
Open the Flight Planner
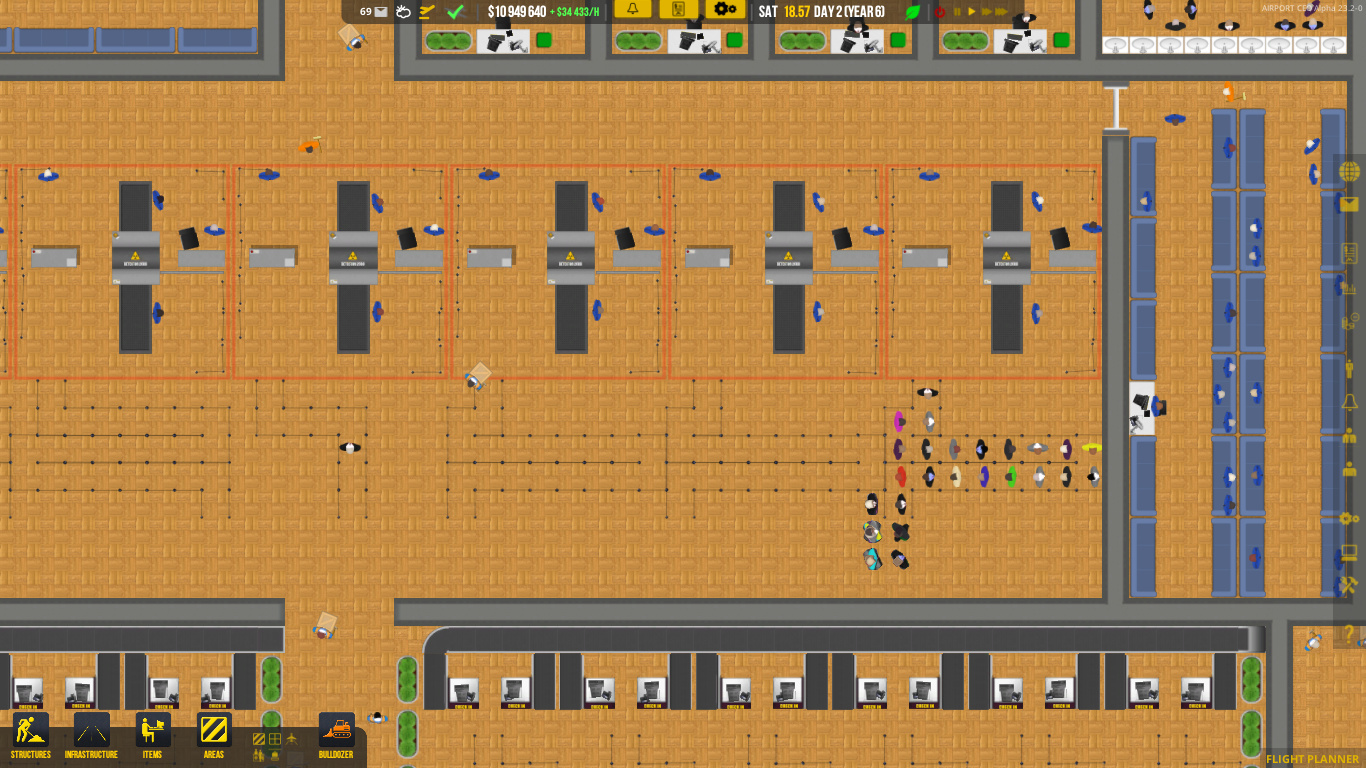click(x=1312, y=759)
